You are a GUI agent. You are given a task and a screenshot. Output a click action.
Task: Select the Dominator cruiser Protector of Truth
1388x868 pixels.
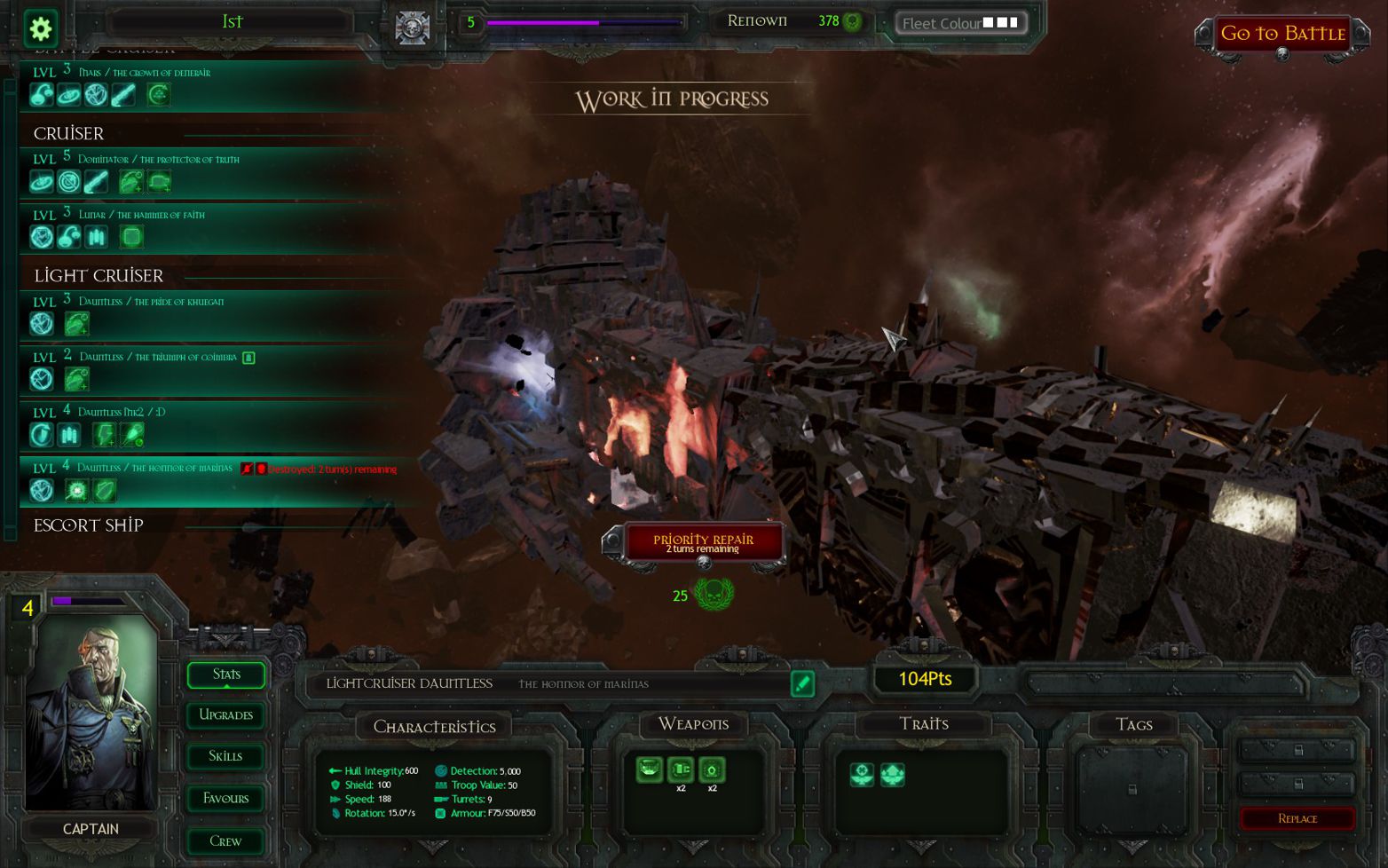point(158,160)
